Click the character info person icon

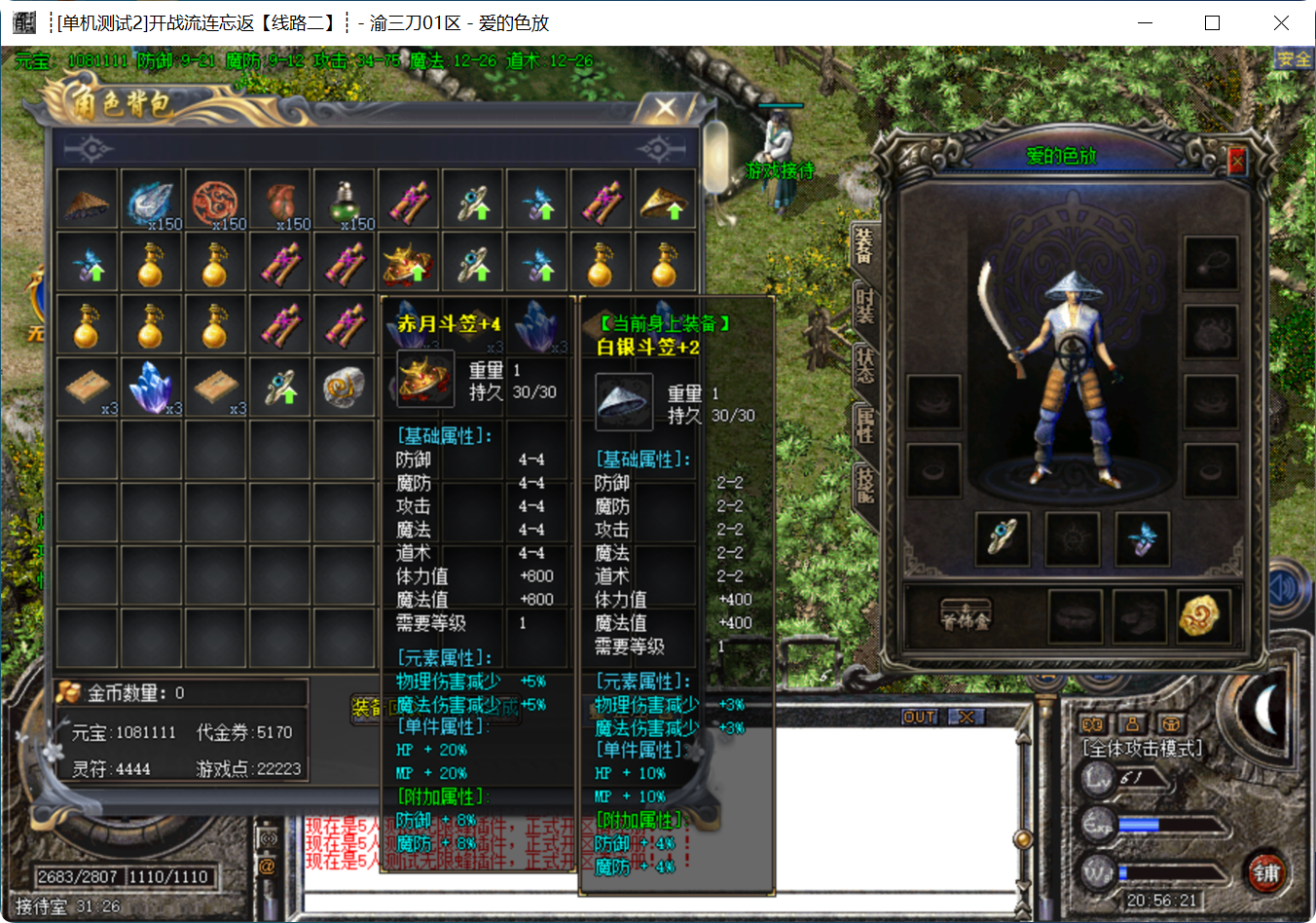(x=1131, y=725)
